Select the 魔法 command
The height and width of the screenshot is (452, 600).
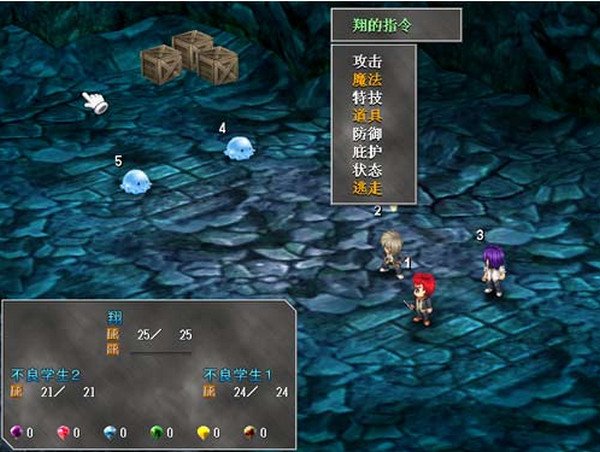pyautogui.click(x=368, y=78)
